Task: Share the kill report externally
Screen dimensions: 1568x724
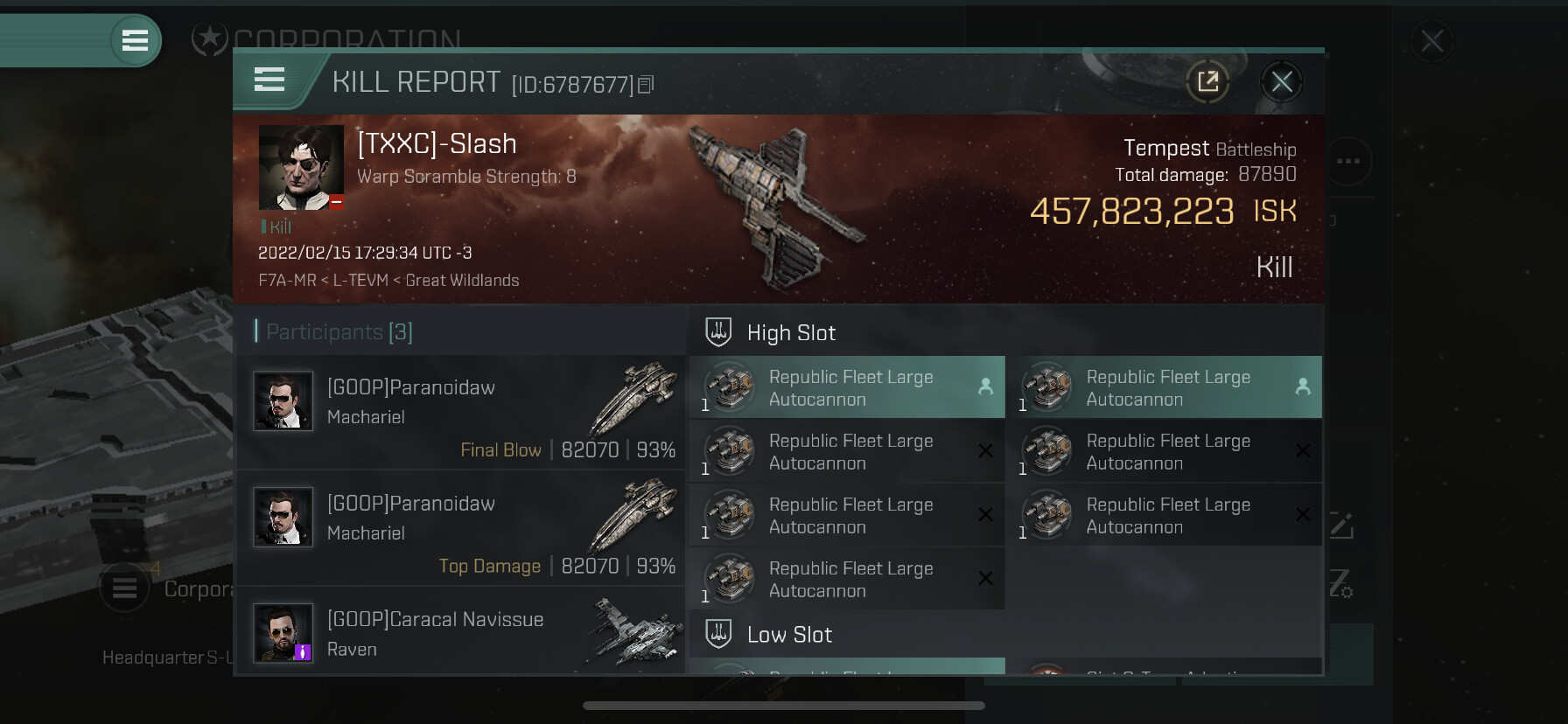Action: click(1208, 82)
